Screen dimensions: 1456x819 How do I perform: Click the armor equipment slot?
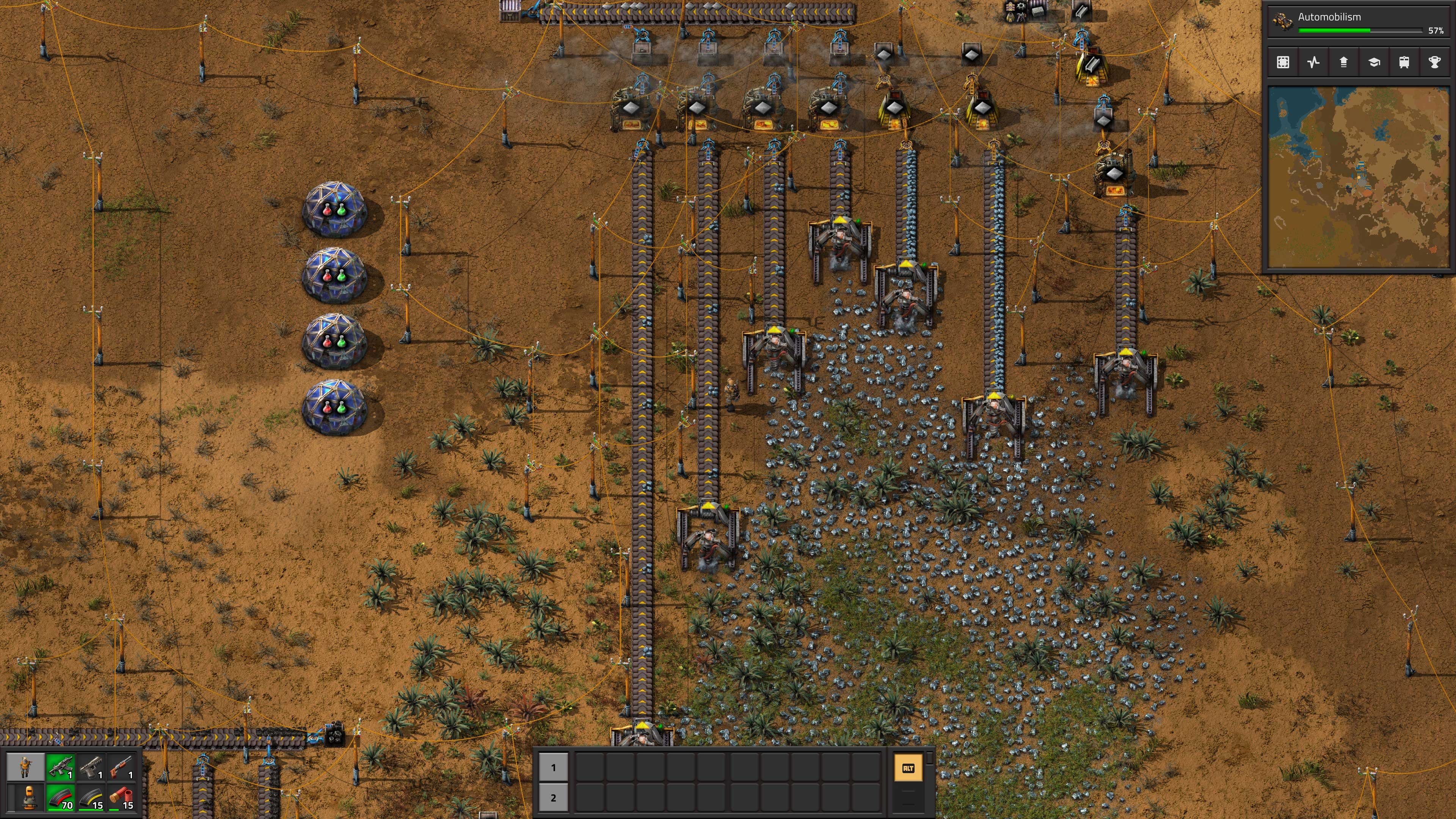(25, 797)
